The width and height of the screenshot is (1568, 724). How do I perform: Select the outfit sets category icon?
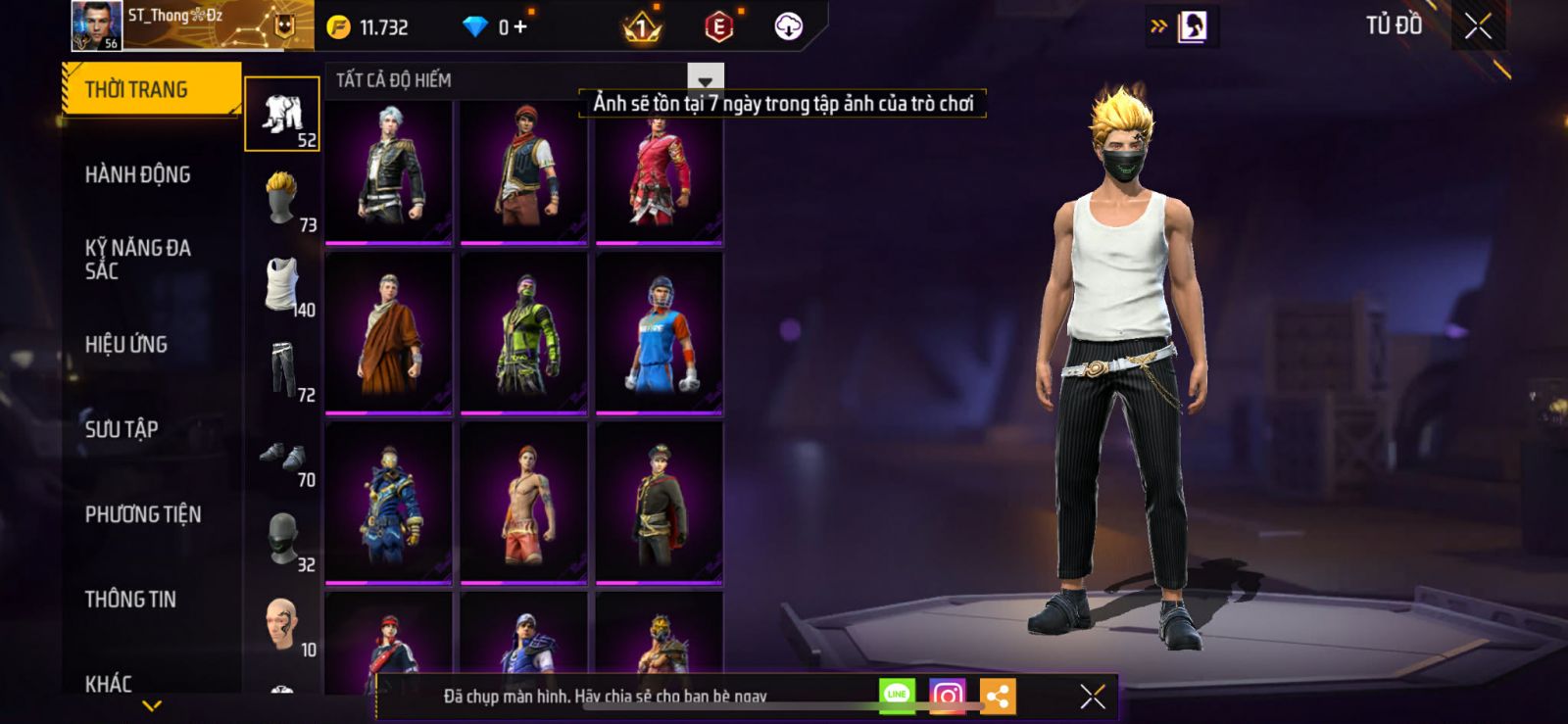pos(282,115)
